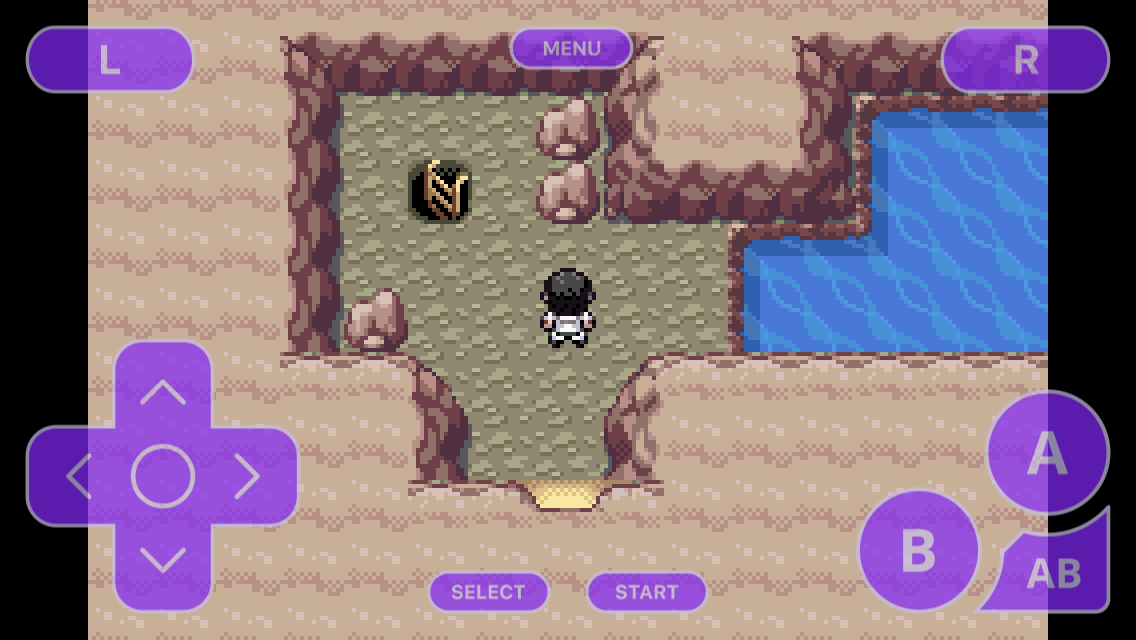Tap the R shoulder button
Screen dimensions: 1136x640
coord(1025,60)
